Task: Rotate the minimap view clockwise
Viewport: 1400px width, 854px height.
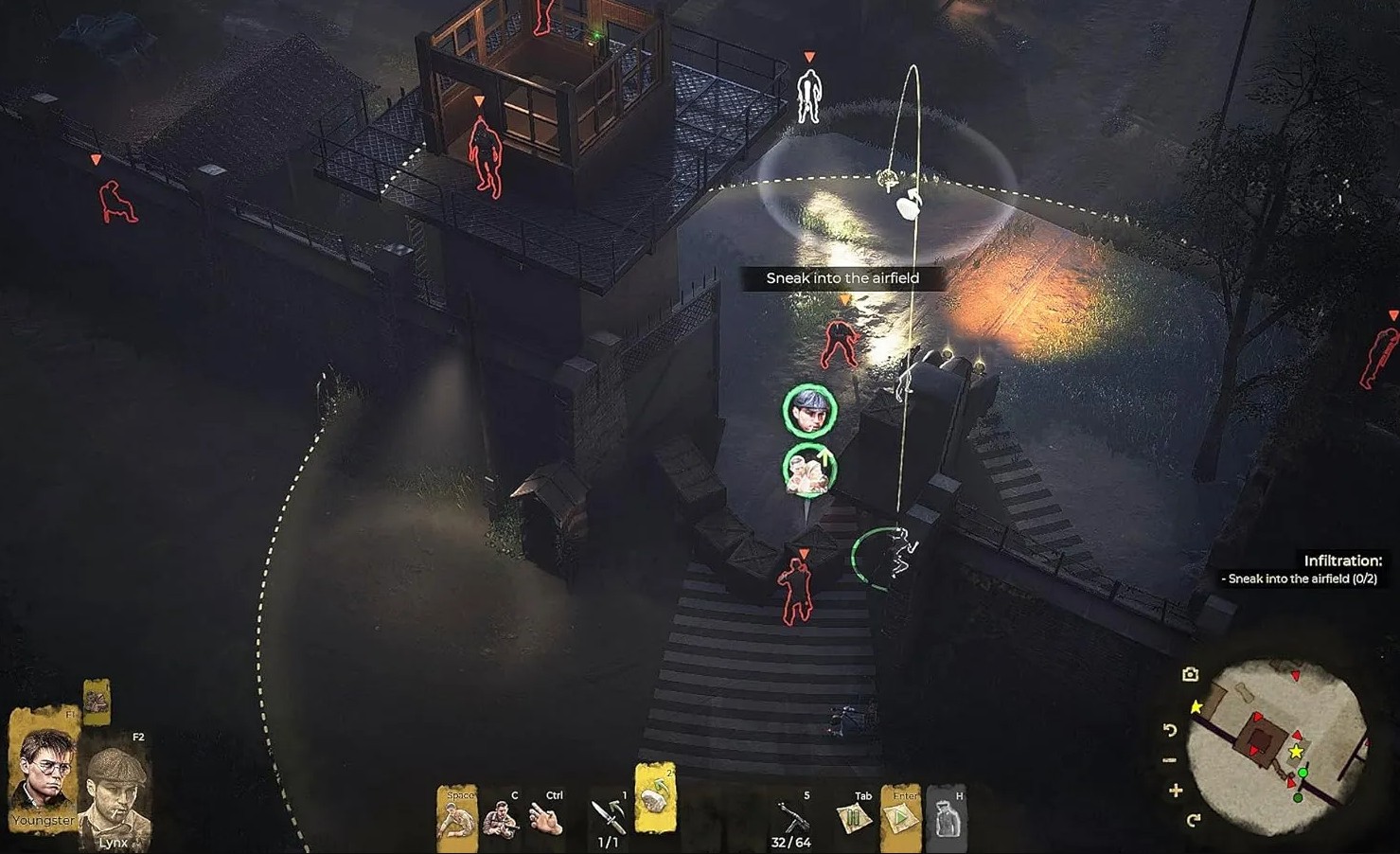Action: 1193,820
